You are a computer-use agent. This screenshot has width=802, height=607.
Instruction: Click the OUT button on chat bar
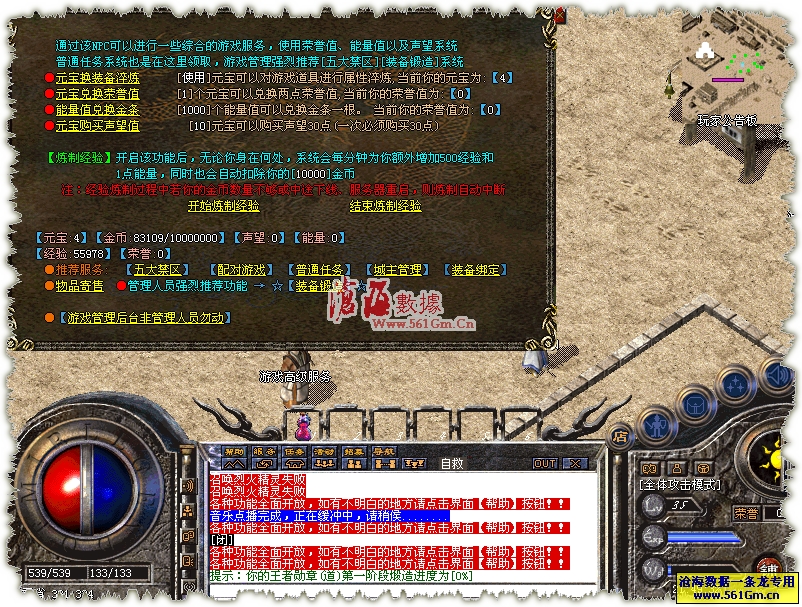(x=544, y=464)
